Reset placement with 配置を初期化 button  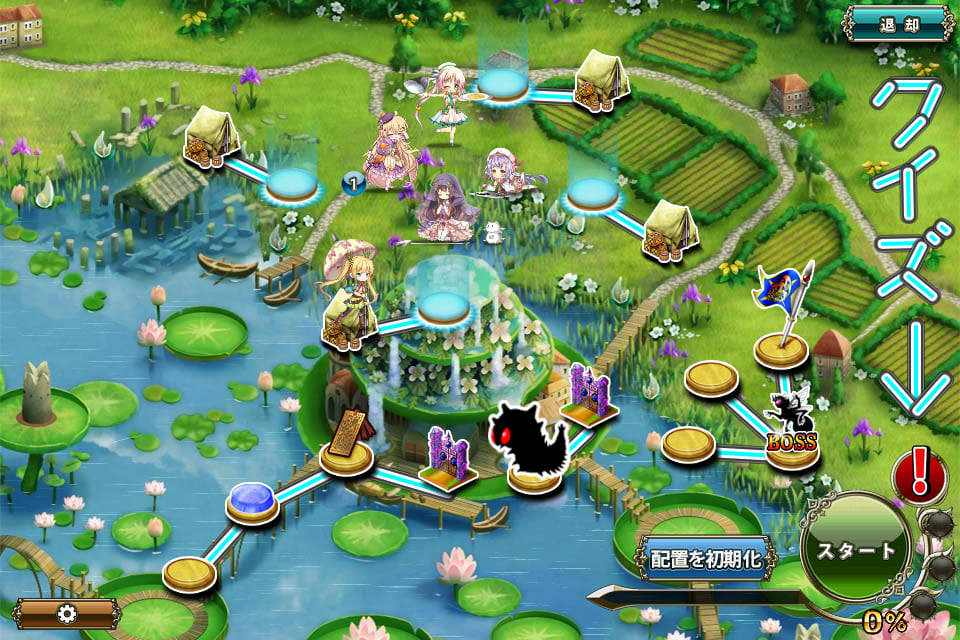pos(706,558)
